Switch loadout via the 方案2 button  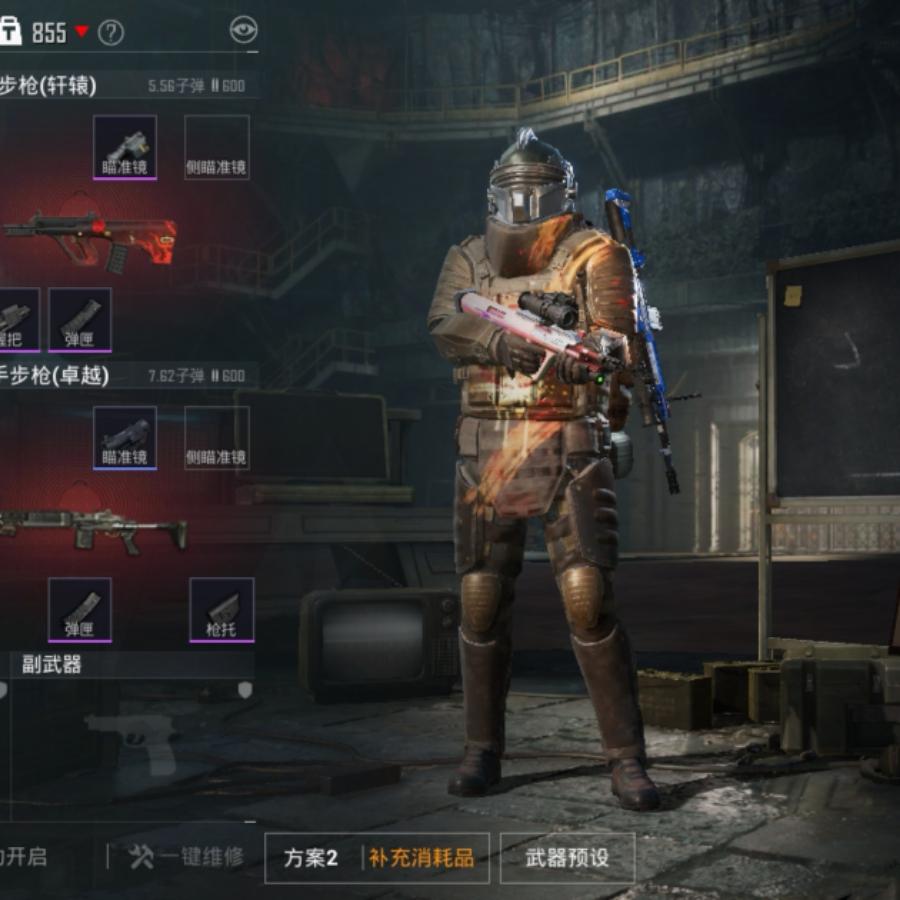[x=311, y=858]
